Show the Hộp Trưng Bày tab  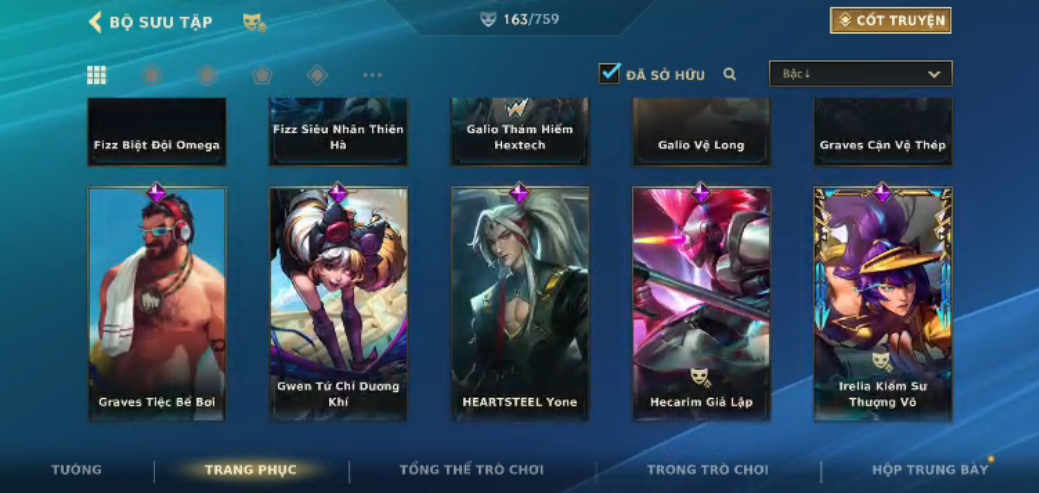point(930,470)
